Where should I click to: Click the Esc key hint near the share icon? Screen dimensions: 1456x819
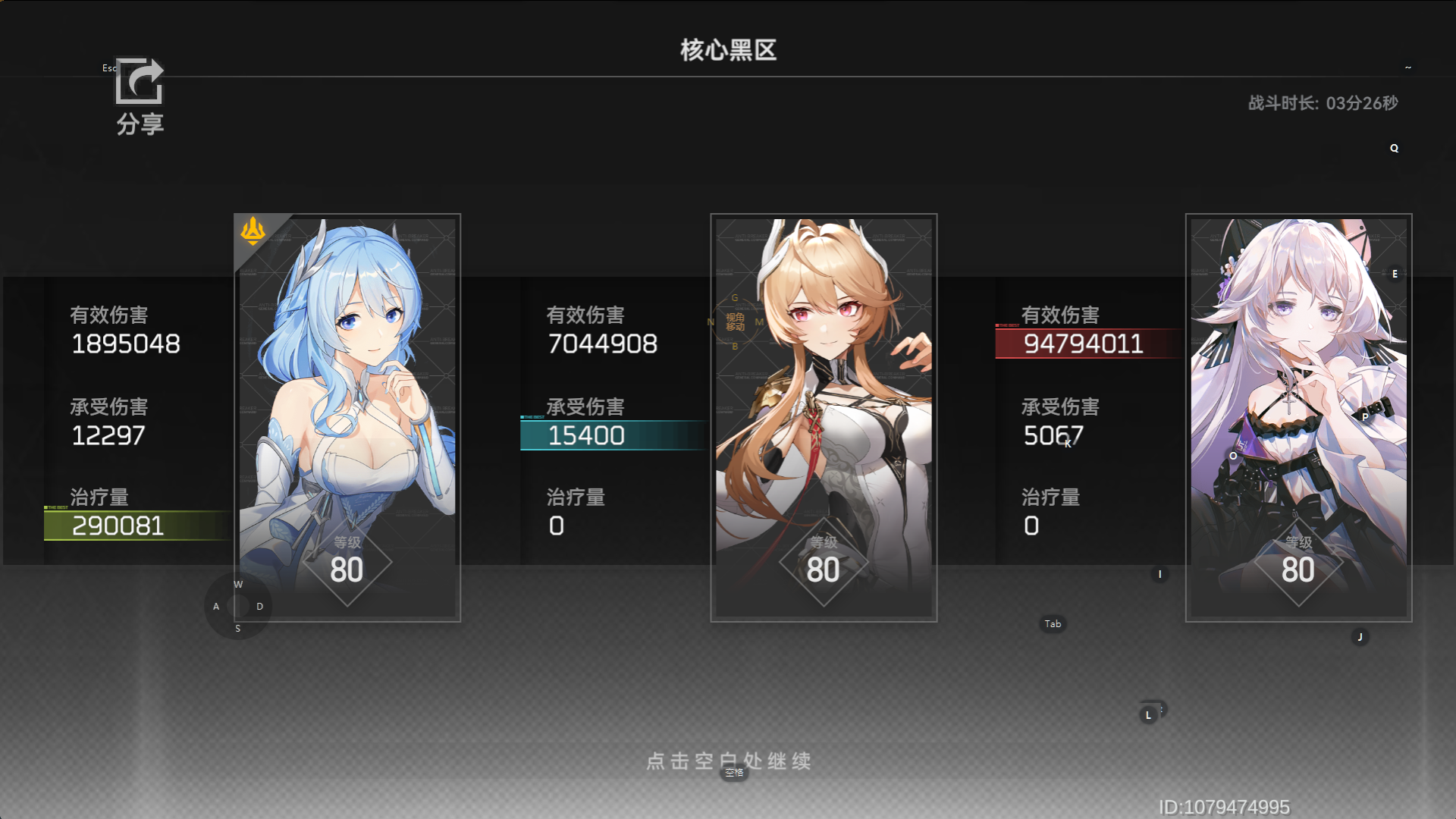click(109, 67)
